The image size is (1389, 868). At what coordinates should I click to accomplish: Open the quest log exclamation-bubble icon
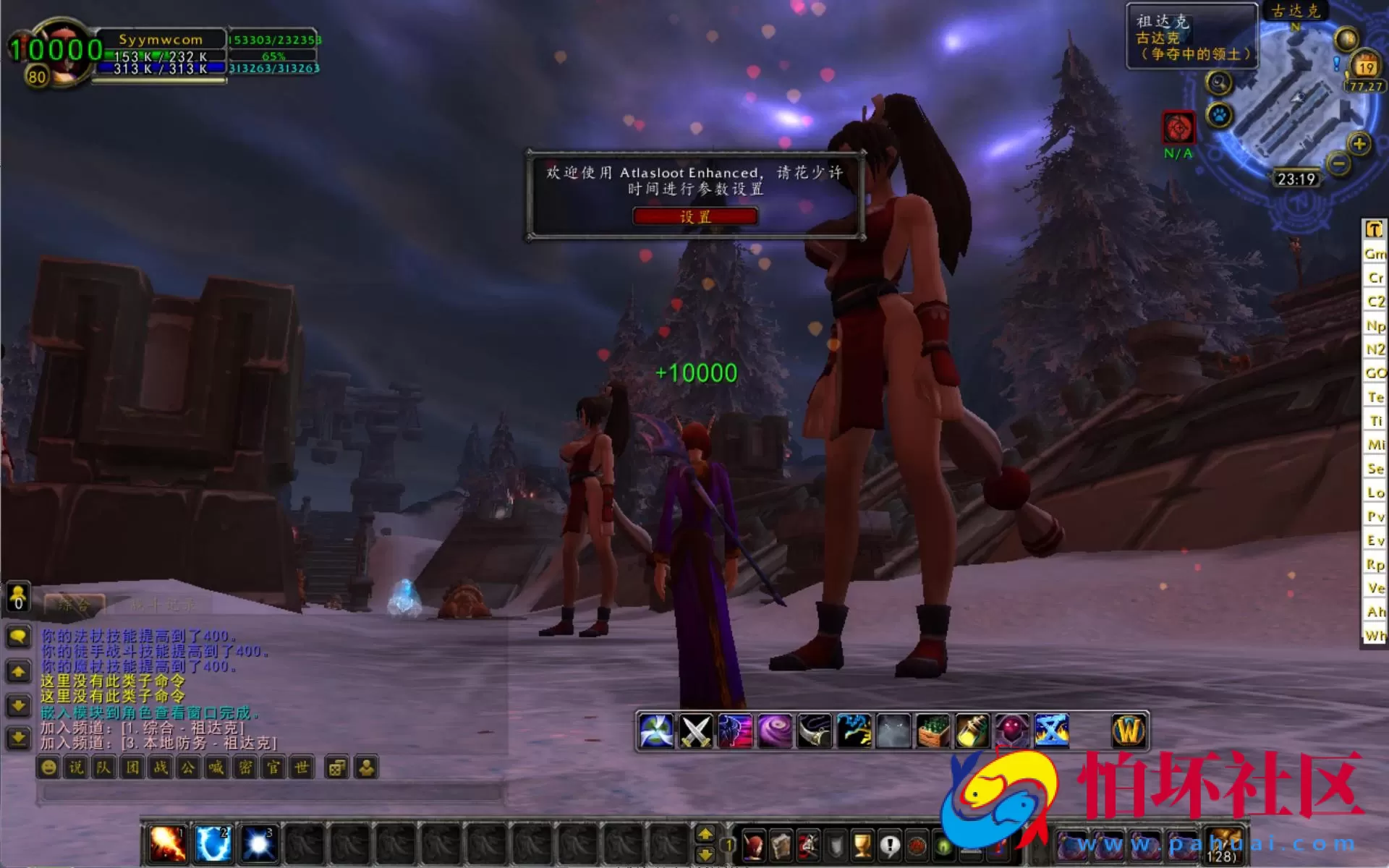pyautogui.click(x=890, y=844)
